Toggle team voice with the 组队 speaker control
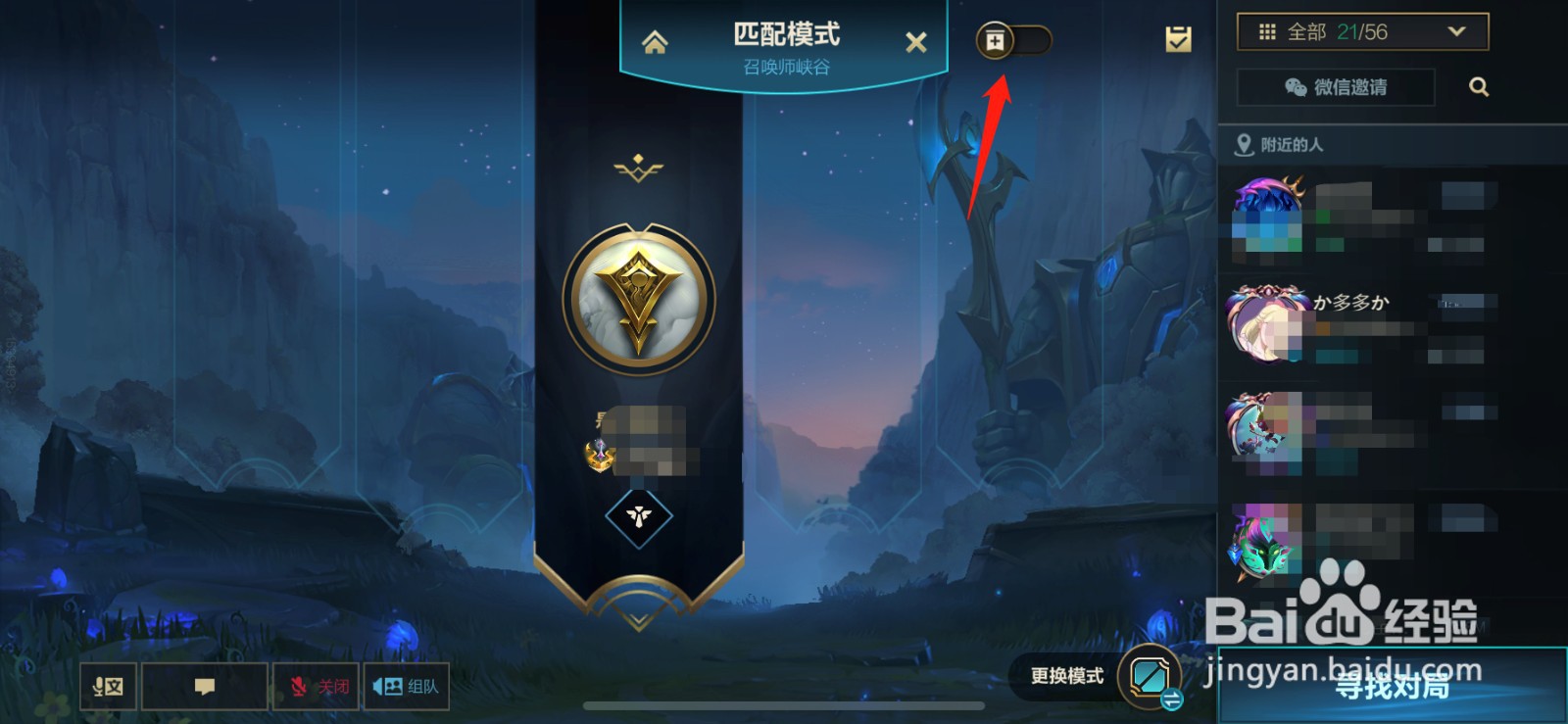 pos(405,687)
